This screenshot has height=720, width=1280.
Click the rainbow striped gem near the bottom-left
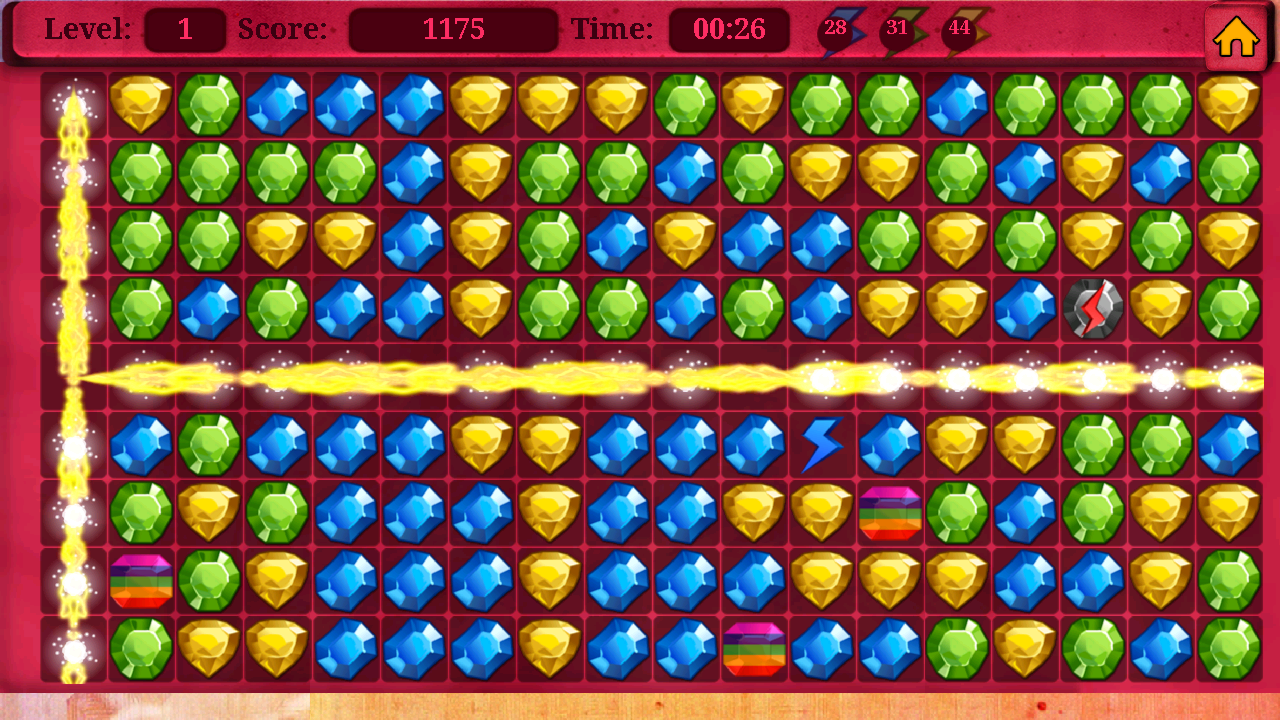coord(141,580)
